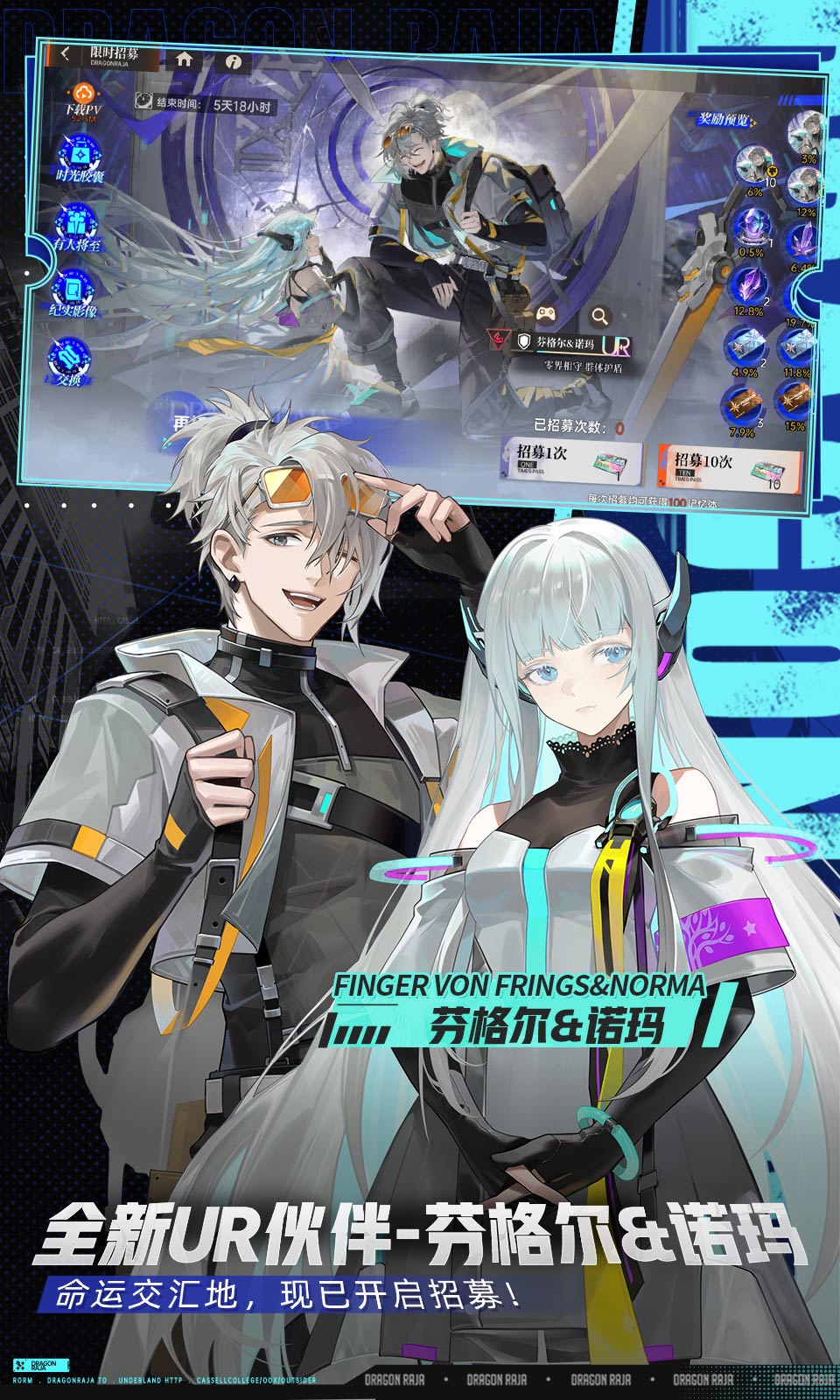Open the 交换 exchange shop
The image size is (840, 1400).
(x=68, y=361)
